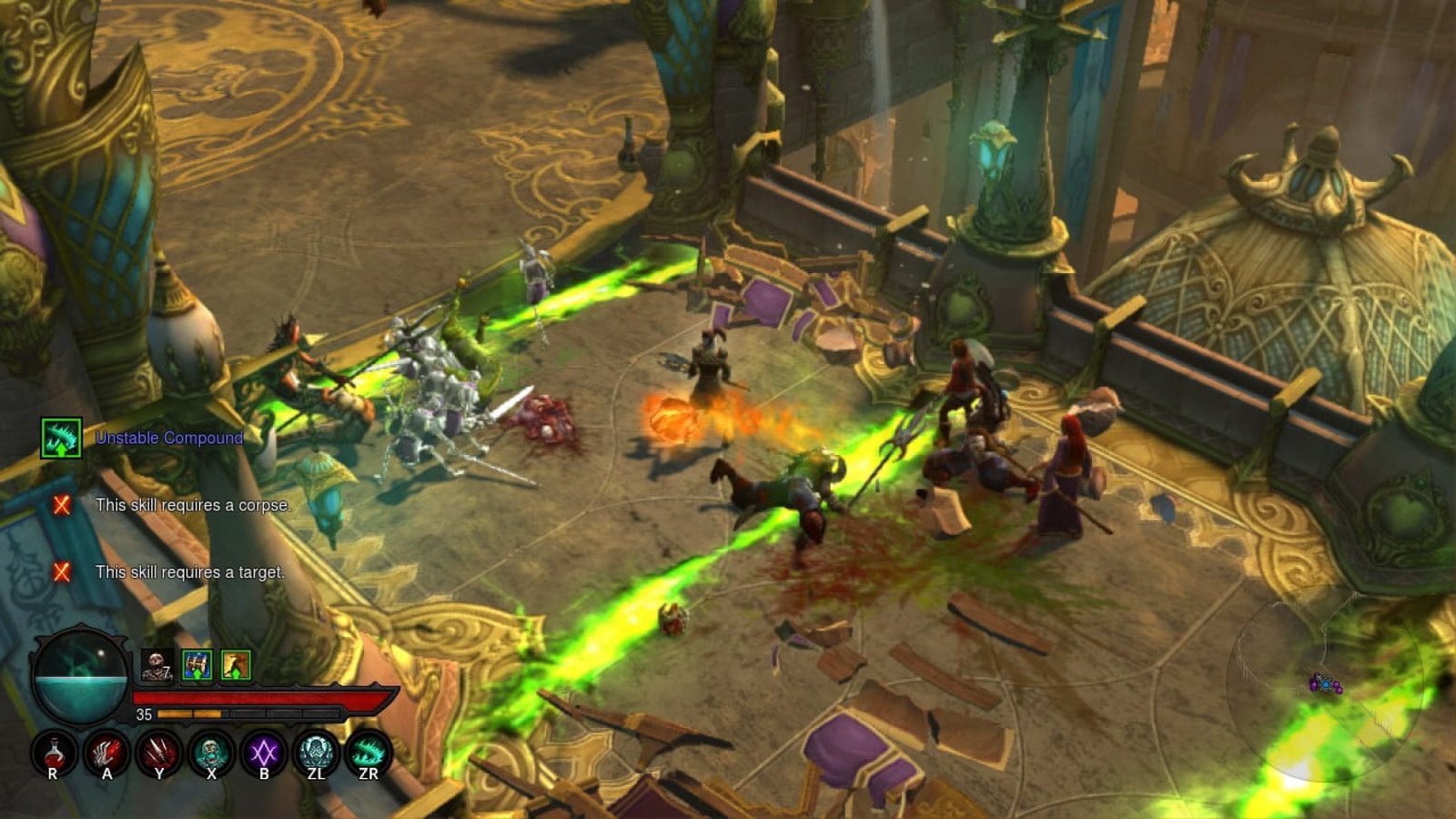Image resolution: width=1456 pixels, height=819 pixels.
Task: Click the red X beside target warning
Action: click(62, 573)
